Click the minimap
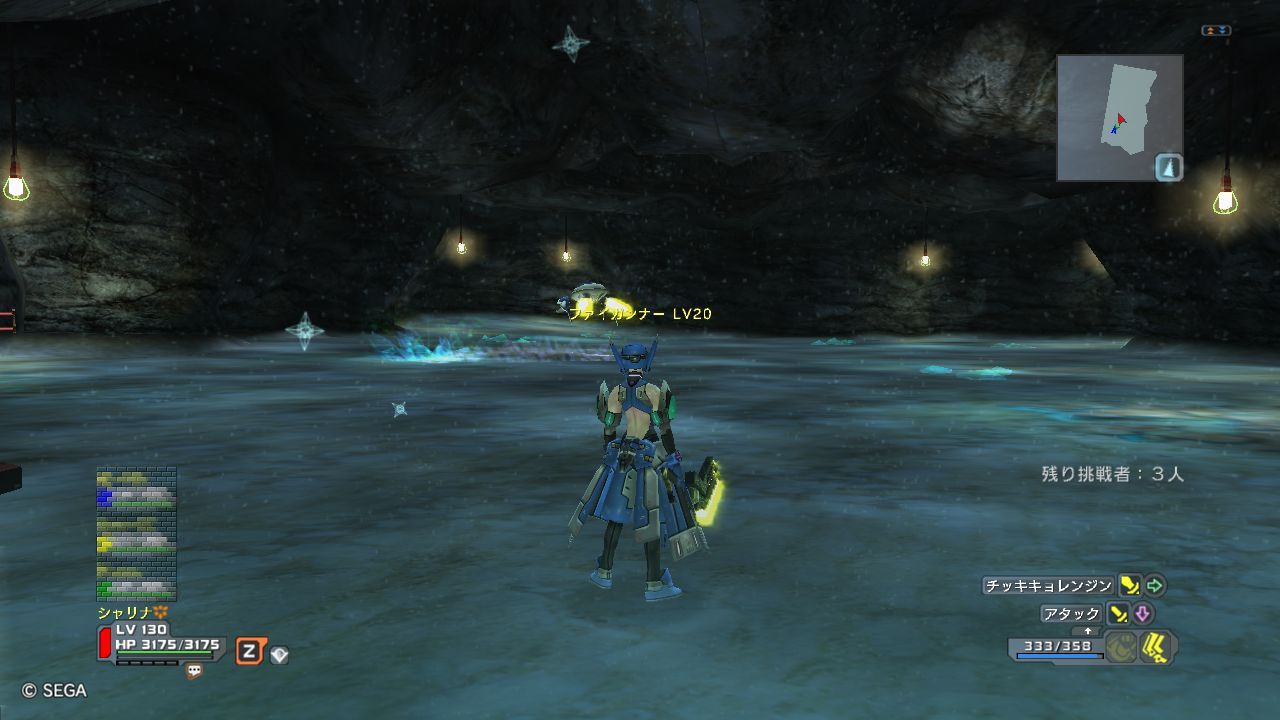 (1119, 117)
